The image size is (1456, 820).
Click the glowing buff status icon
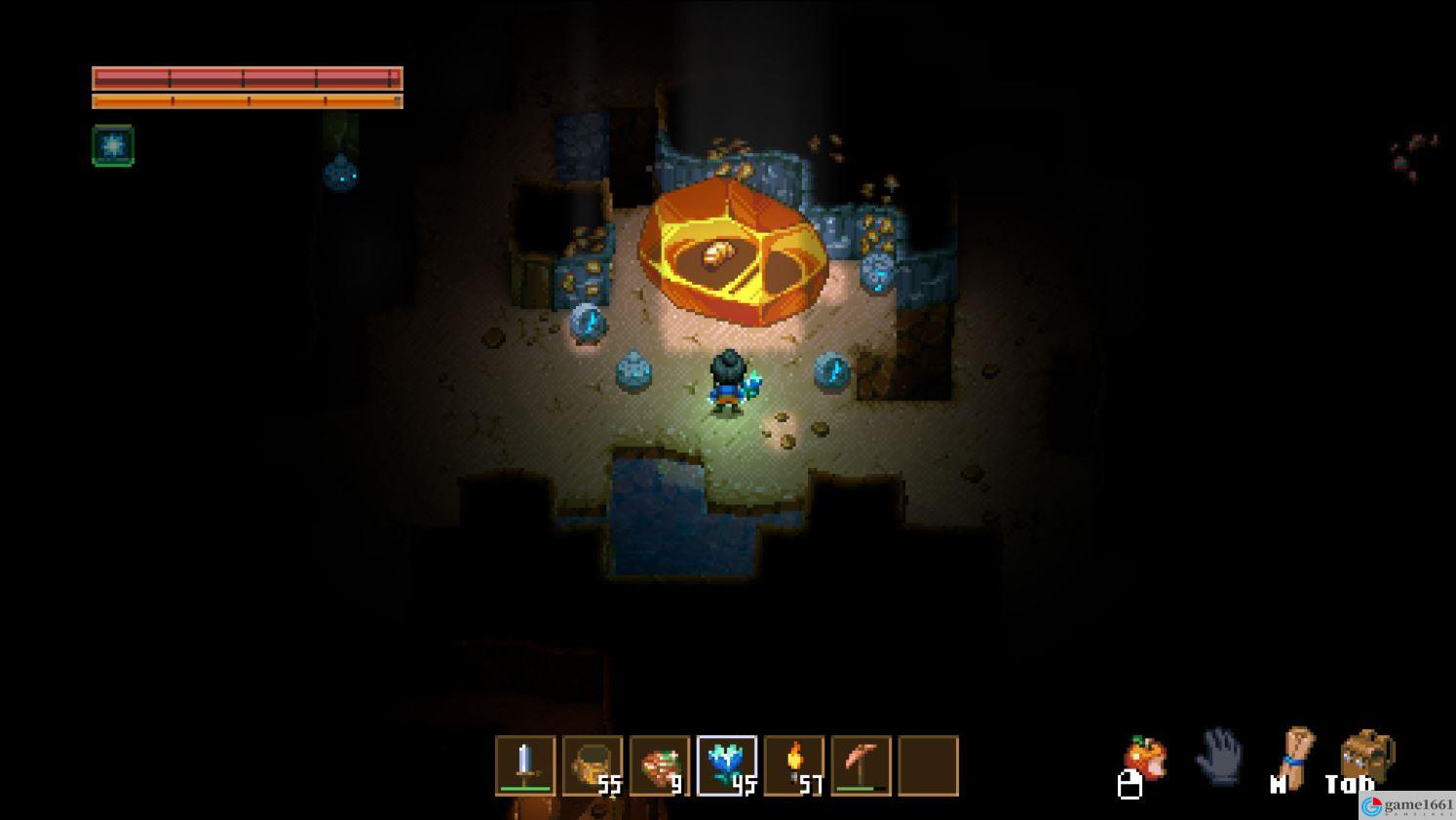[113, 145]
